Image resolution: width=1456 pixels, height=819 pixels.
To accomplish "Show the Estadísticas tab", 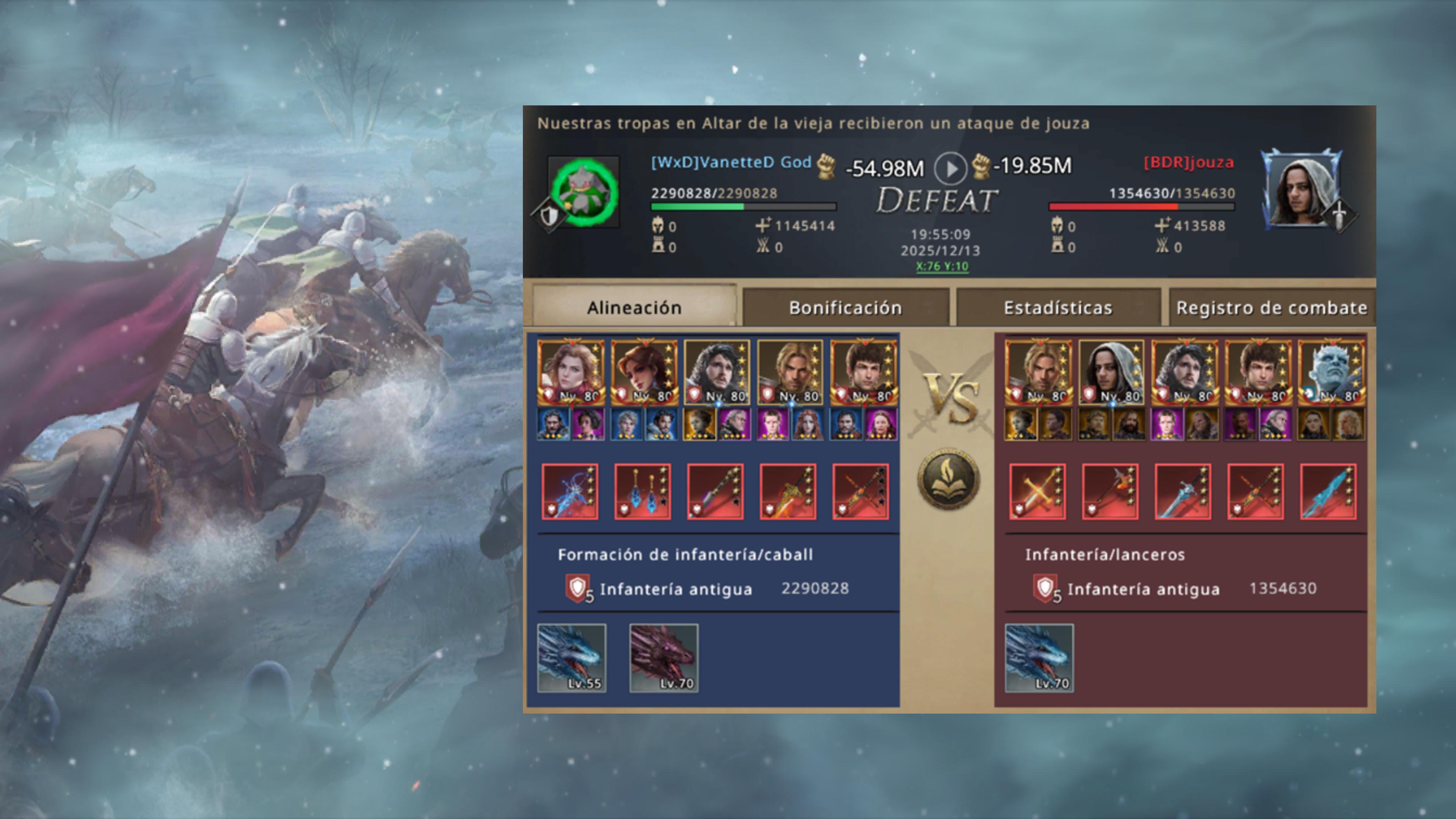I will click(x=1058, y=307).
